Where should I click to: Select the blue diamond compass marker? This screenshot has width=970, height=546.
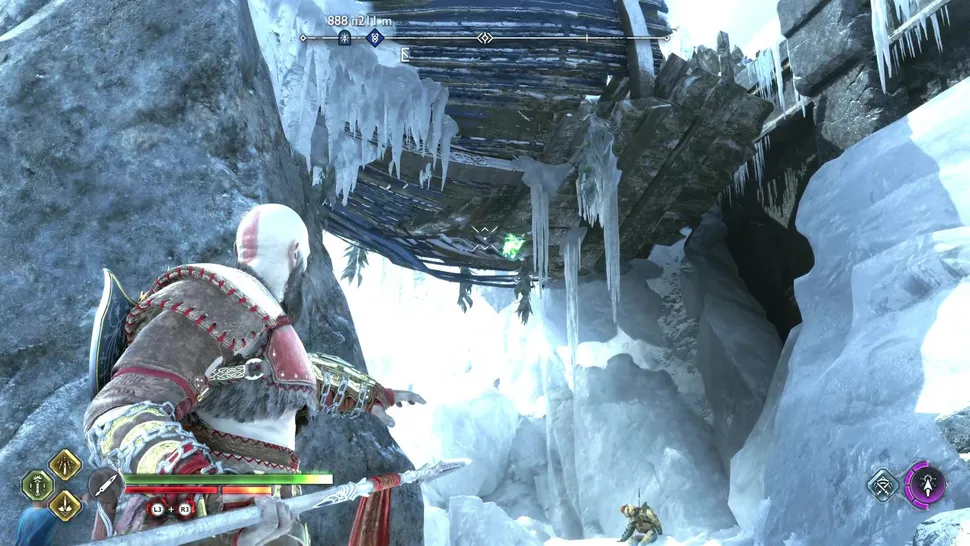(x=375, y=38)
